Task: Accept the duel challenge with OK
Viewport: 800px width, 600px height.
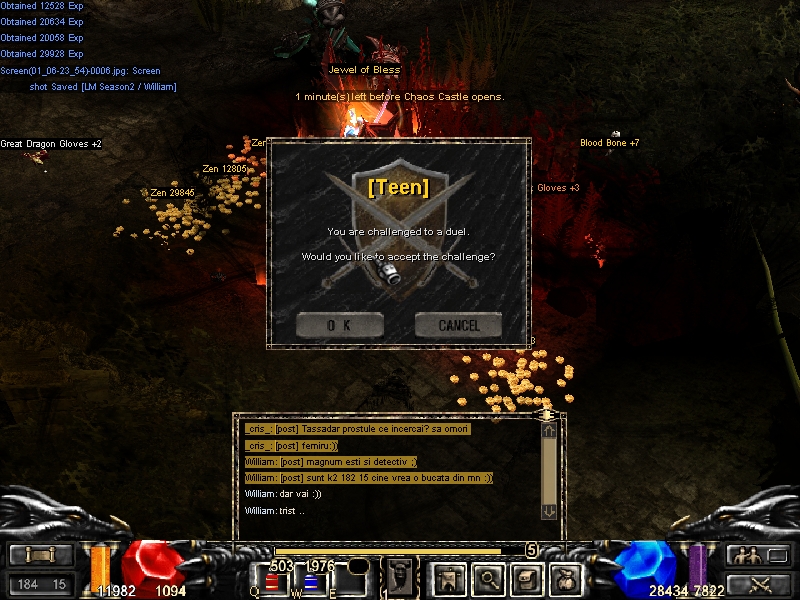Action: (x=339, y=325)
